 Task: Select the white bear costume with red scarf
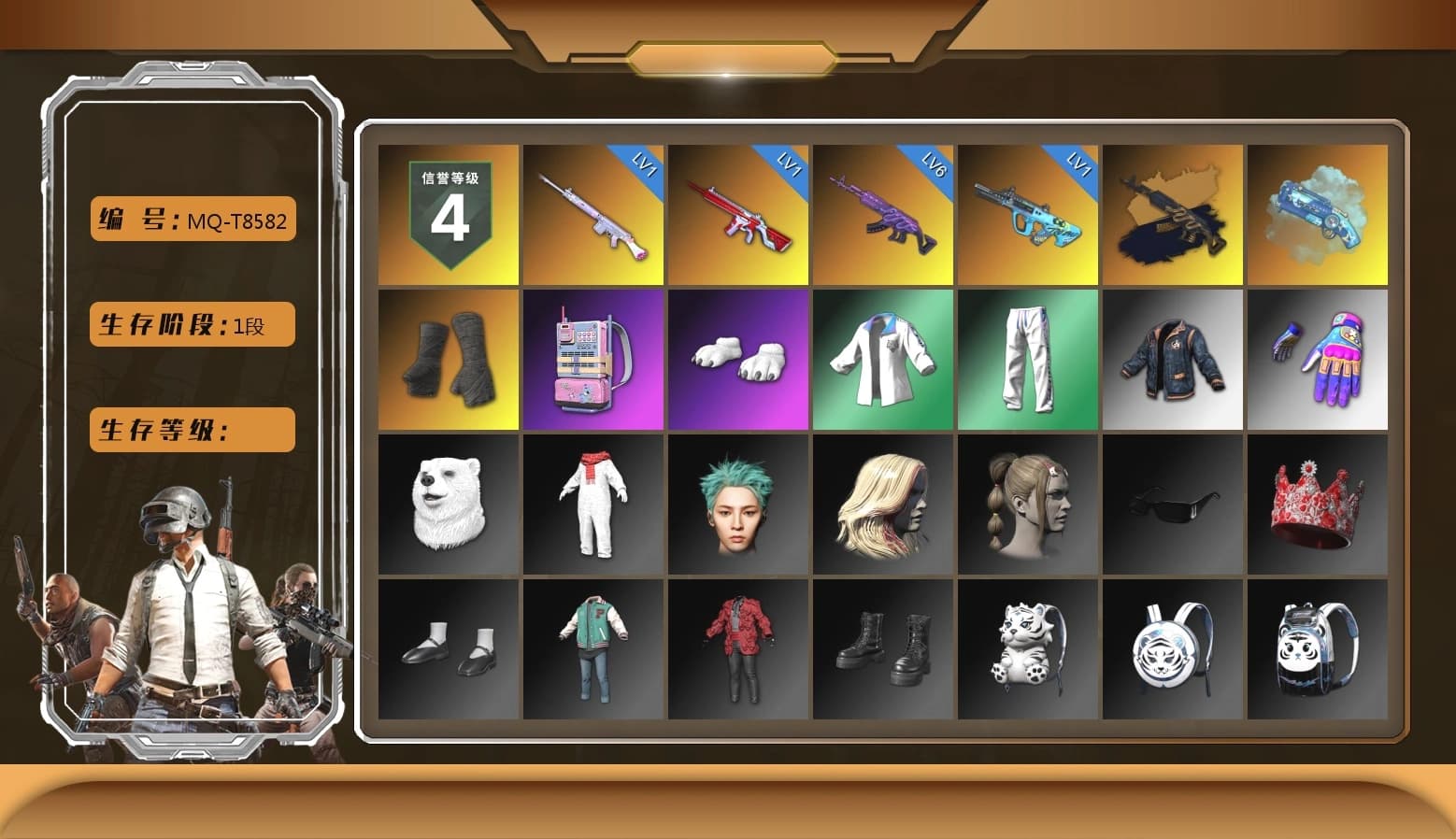point(592,505)
